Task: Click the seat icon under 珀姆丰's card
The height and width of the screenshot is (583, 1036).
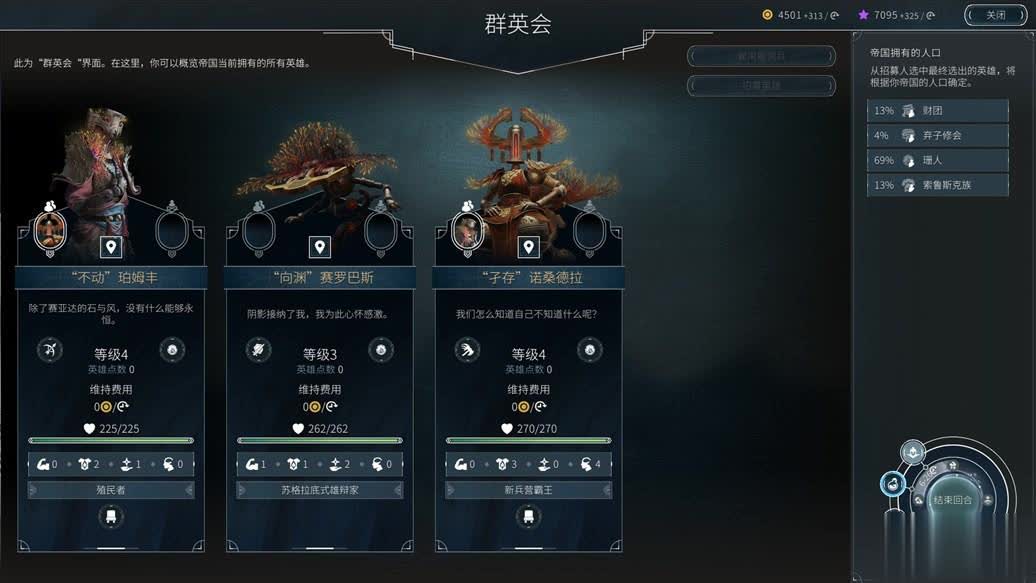Action: pos(111,517)
